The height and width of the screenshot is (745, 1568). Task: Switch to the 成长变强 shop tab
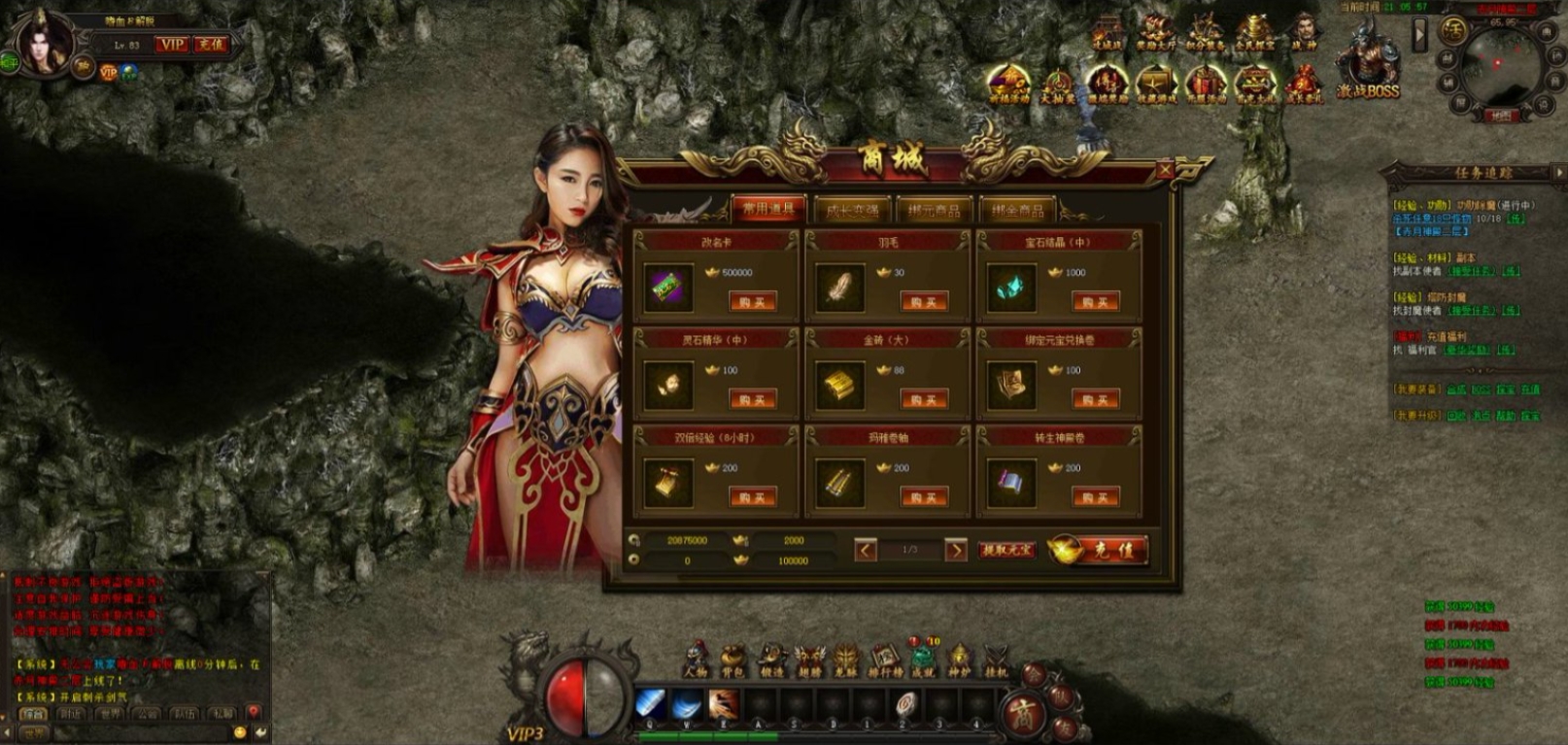point(851,210)
